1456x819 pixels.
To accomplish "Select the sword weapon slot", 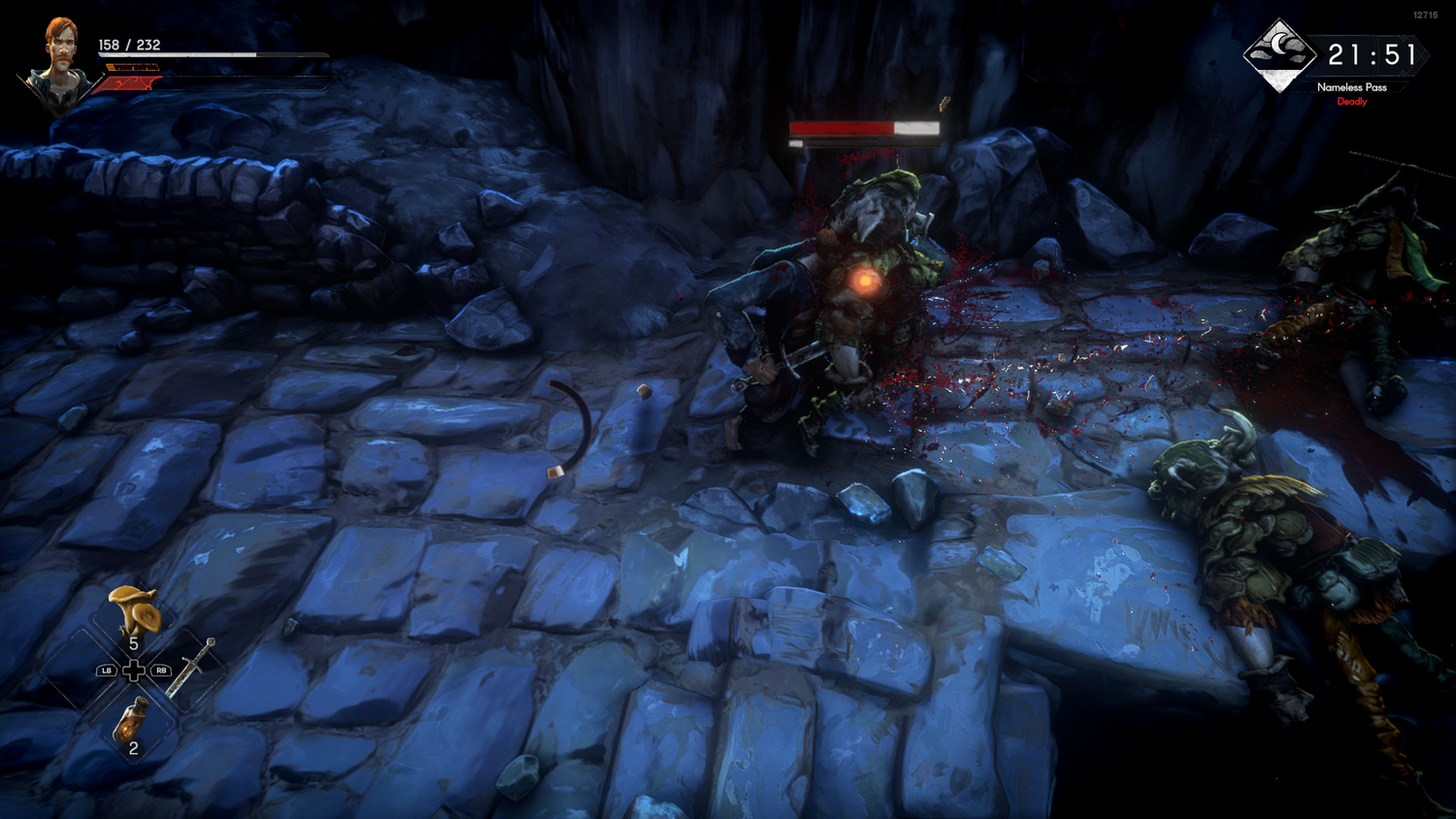I will click(192, 668).
